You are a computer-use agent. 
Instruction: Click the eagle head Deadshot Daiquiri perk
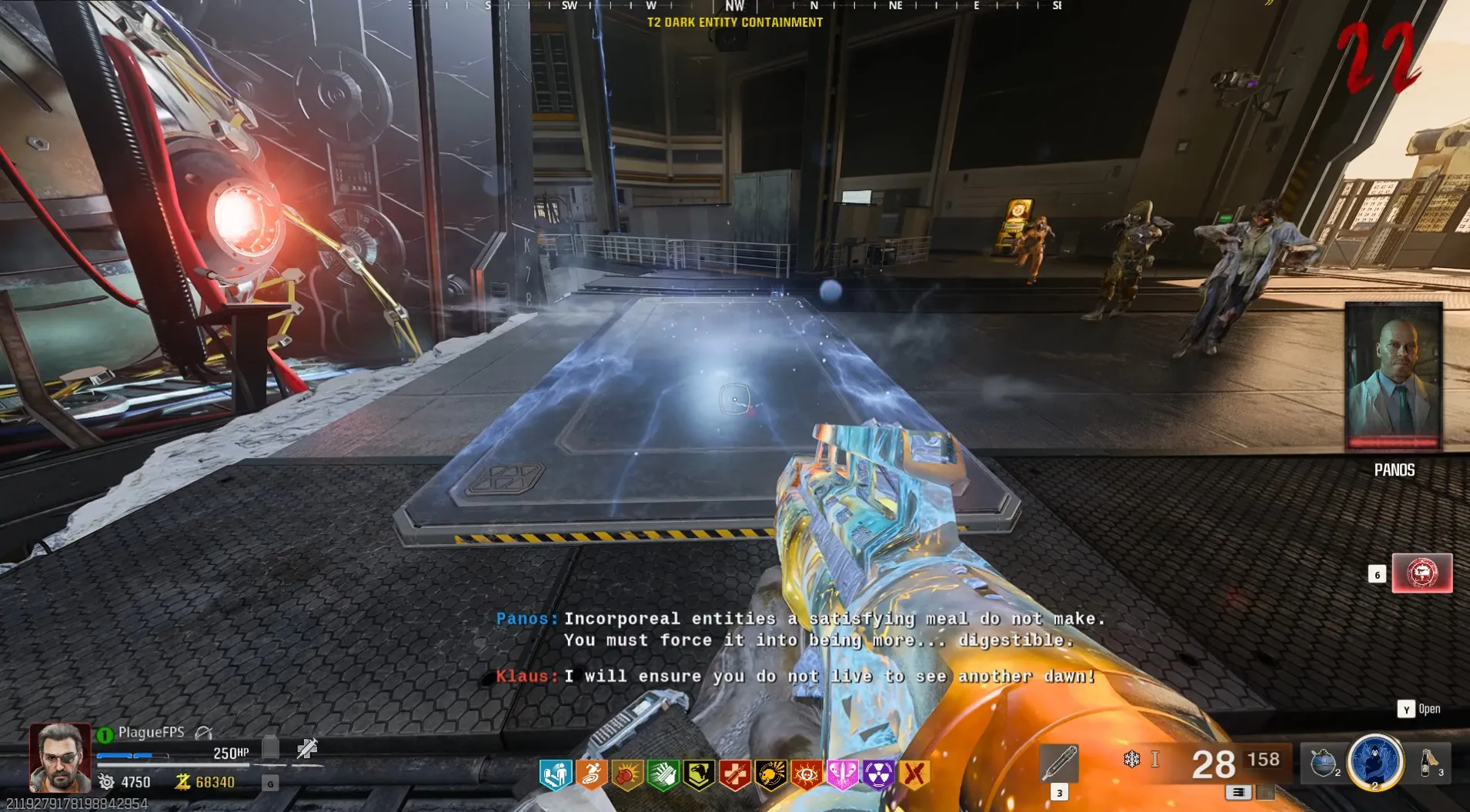tap(699, 775)
